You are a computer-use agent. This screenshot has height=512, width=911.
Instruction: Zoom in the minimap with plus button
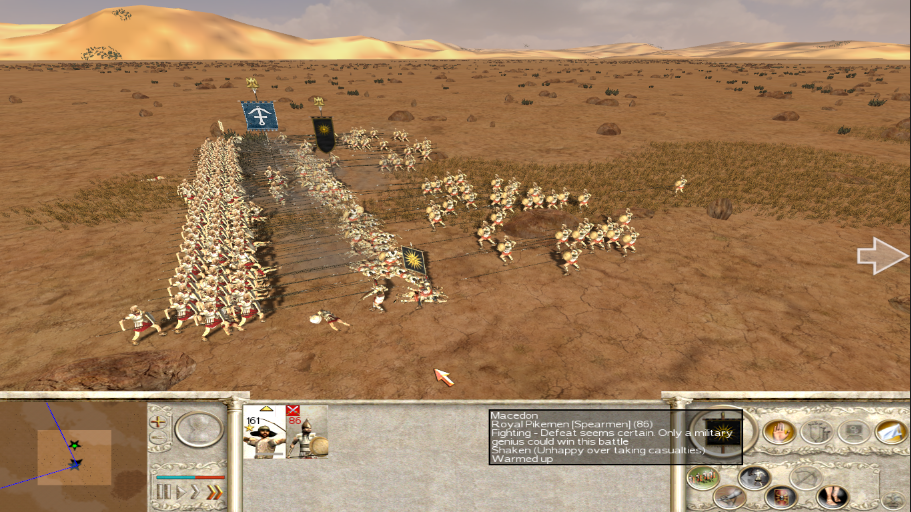pyautogui.click(x=158, y=422)
